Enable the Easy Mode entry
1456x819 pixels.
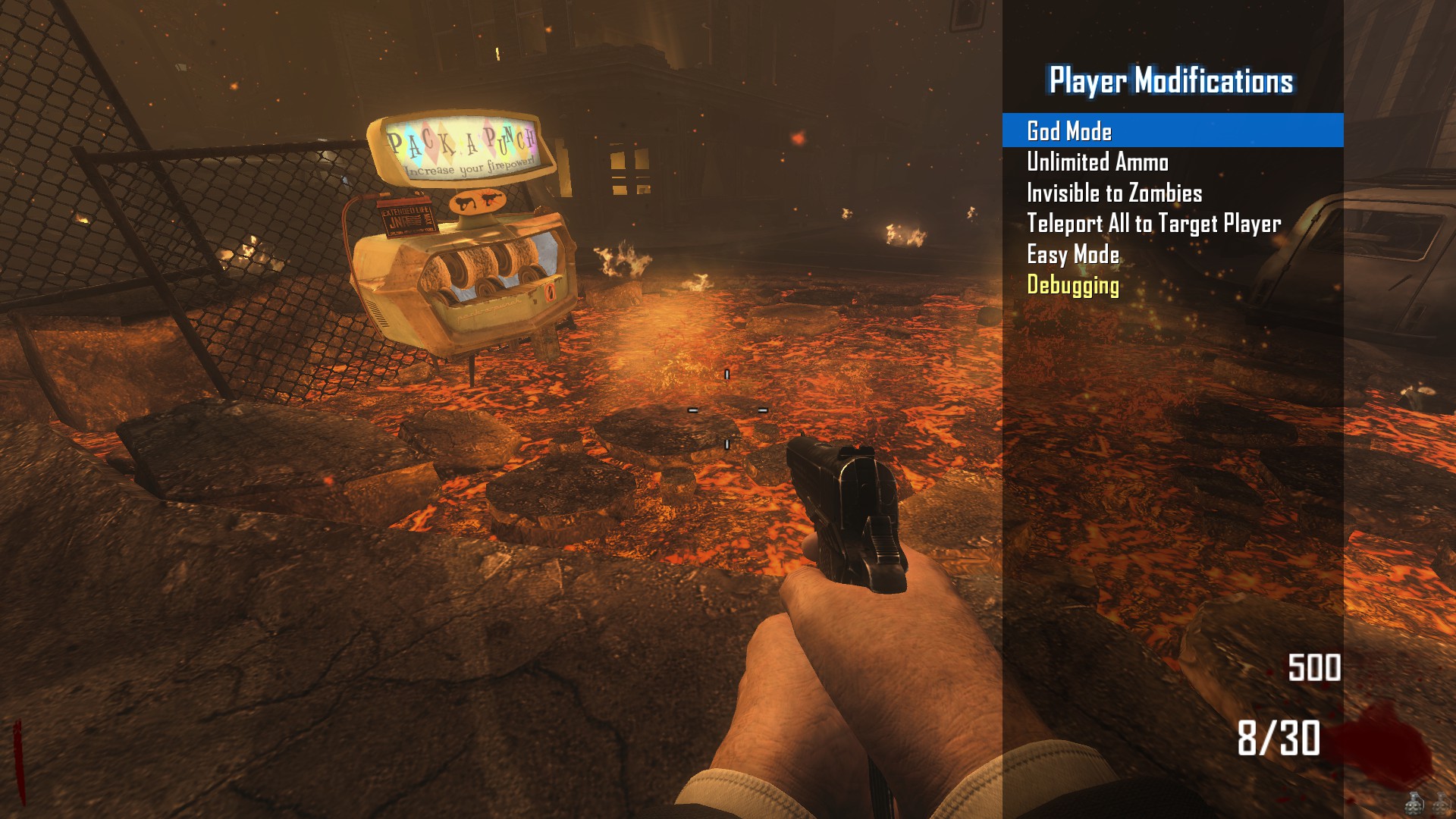pos(1073,255)
